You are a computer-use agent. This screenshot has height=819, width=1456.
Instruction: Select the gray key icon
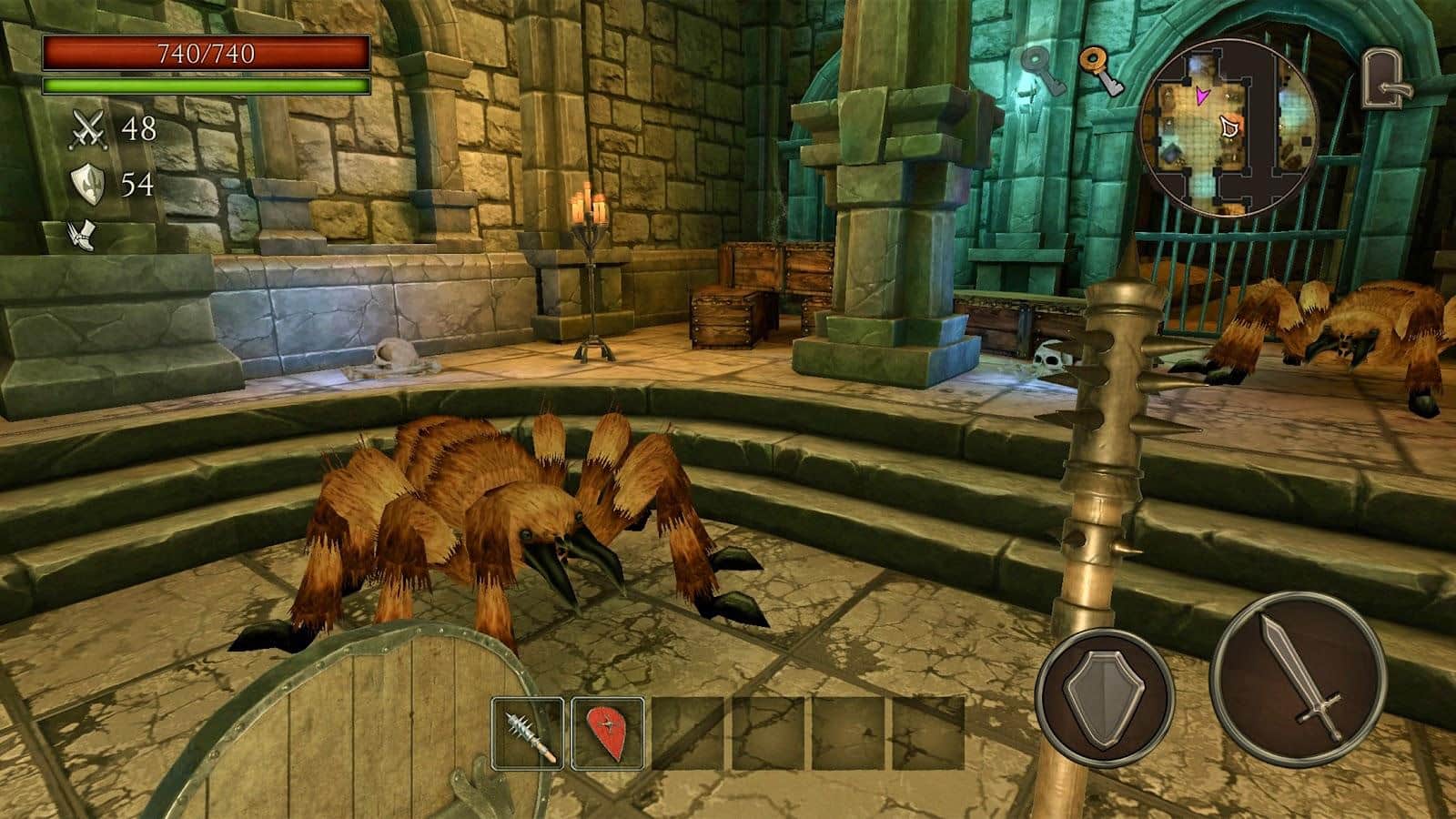coord(1043,71)
